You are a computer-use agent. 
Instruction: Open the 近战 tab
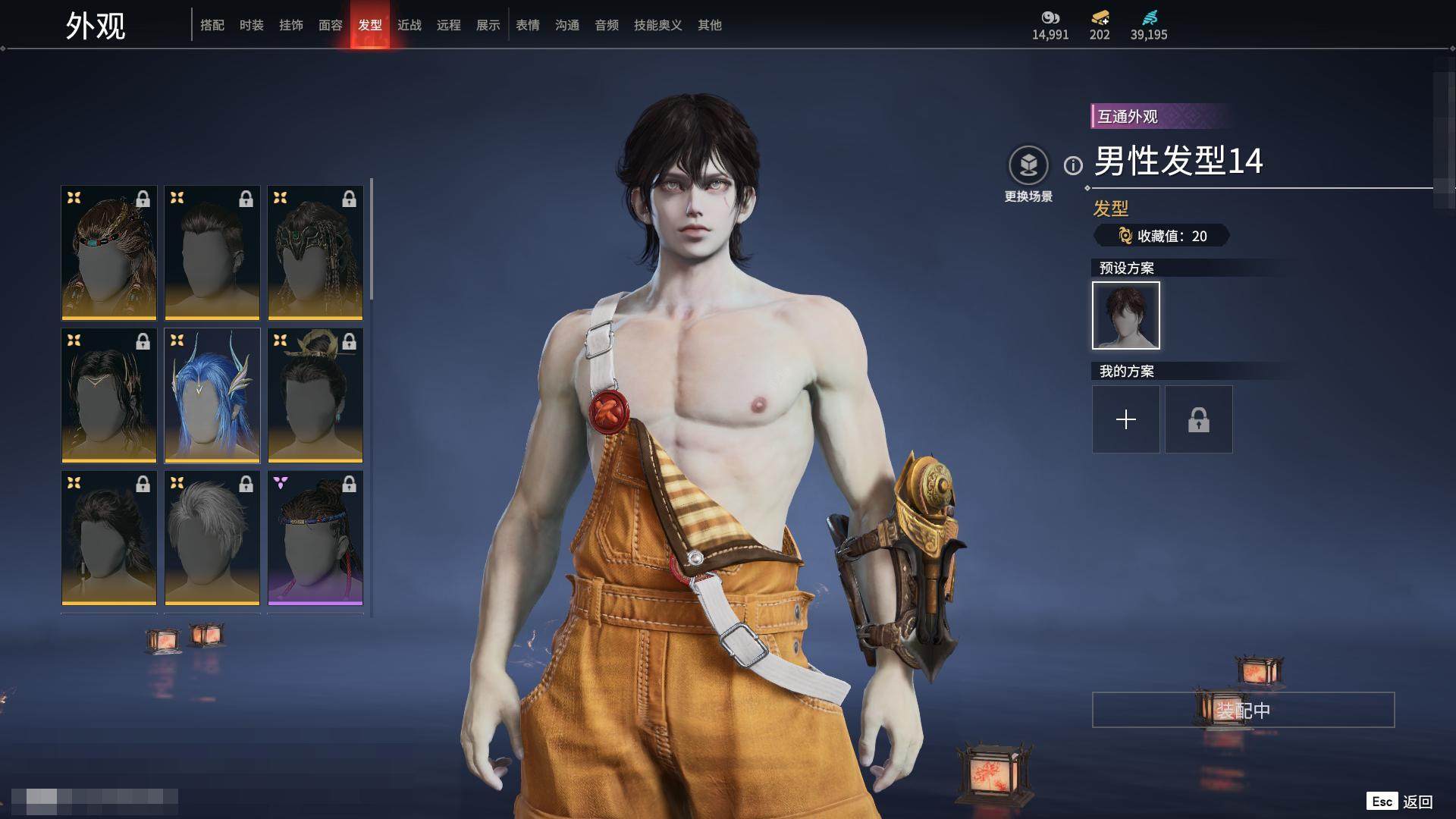409,25
